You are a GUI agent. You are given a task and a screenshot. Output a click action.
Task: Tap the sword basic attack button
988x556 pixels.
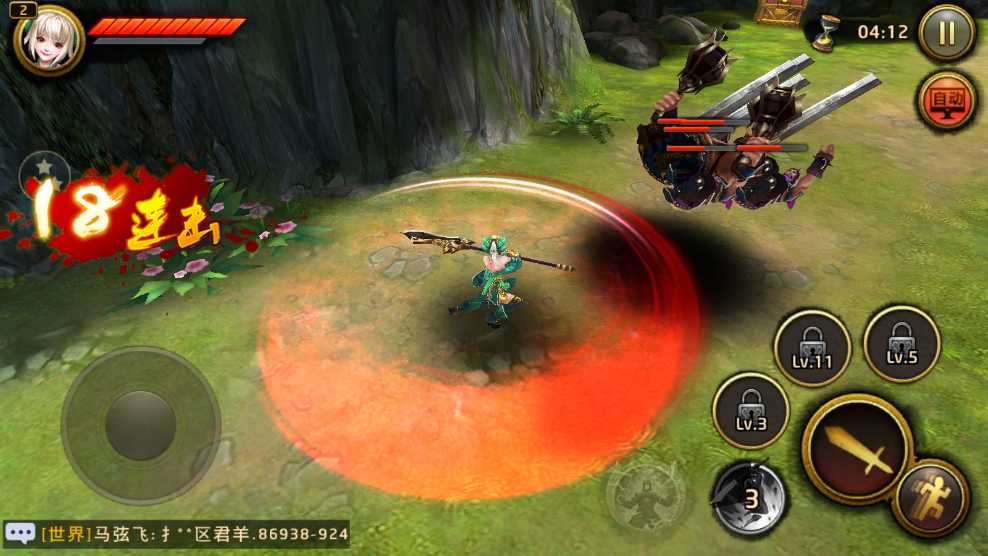(857, 449)
